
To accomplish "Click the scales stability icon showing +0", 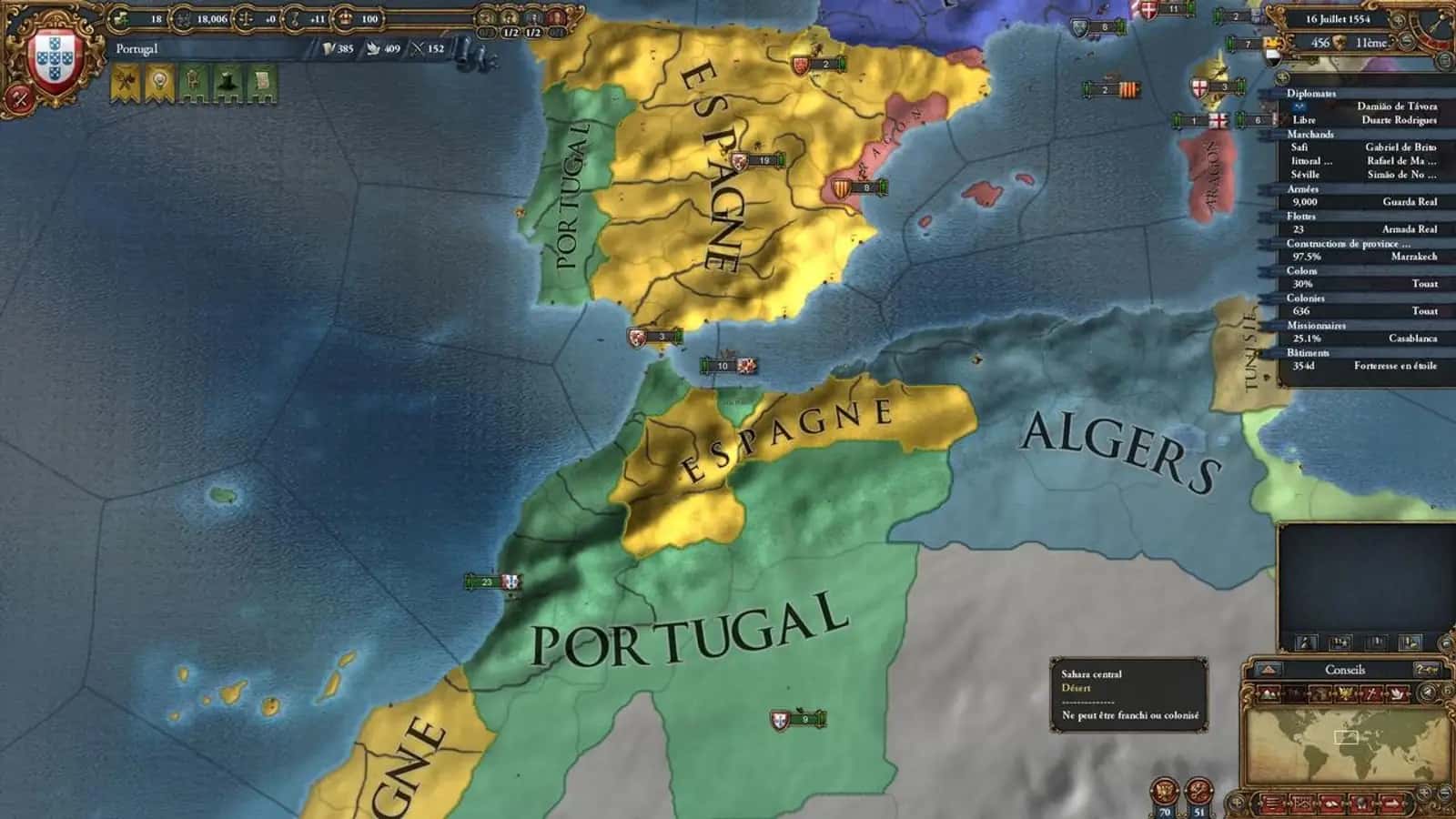I will (x=246, y=17).
